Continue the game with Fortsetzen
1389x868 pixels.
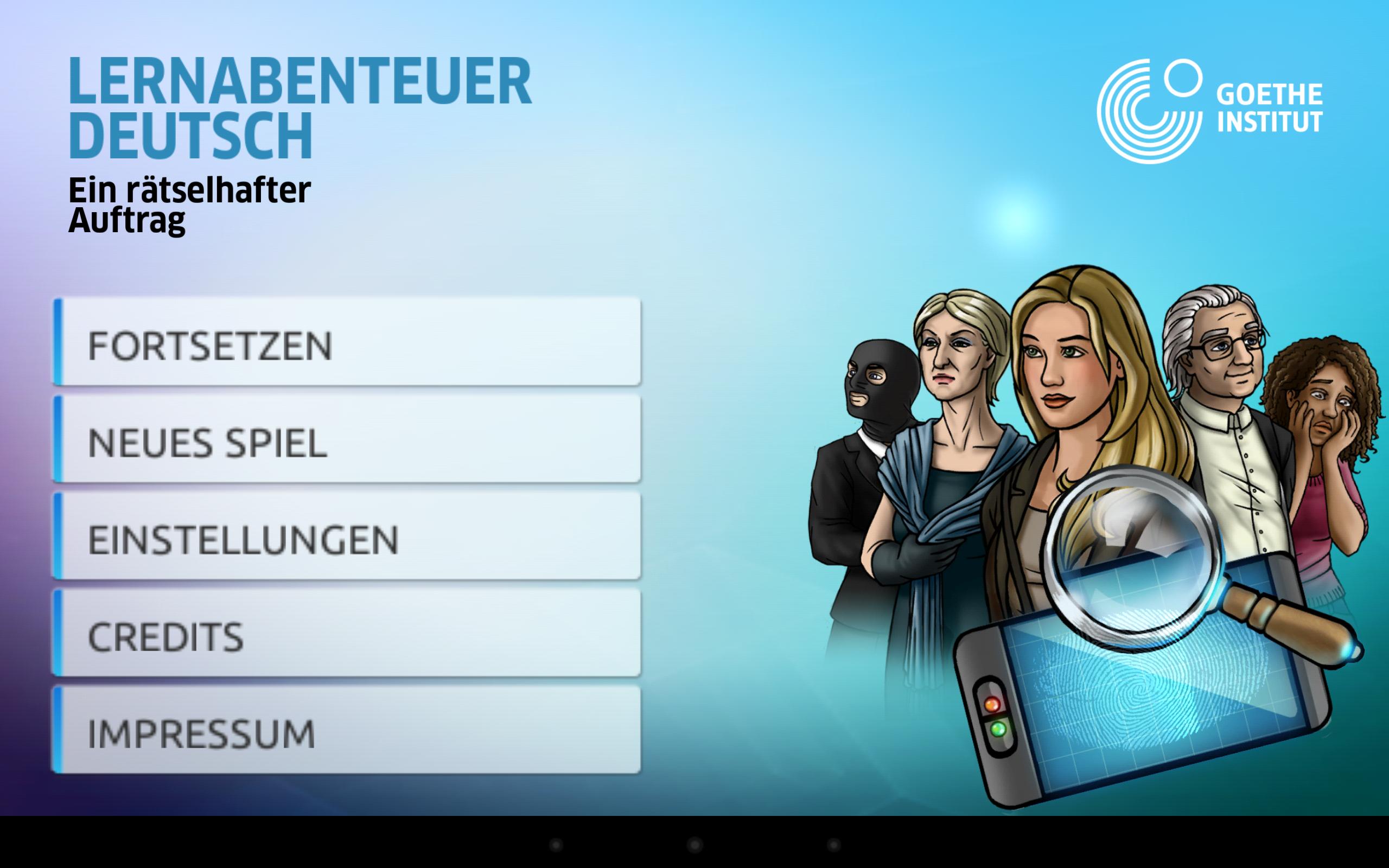347,343
